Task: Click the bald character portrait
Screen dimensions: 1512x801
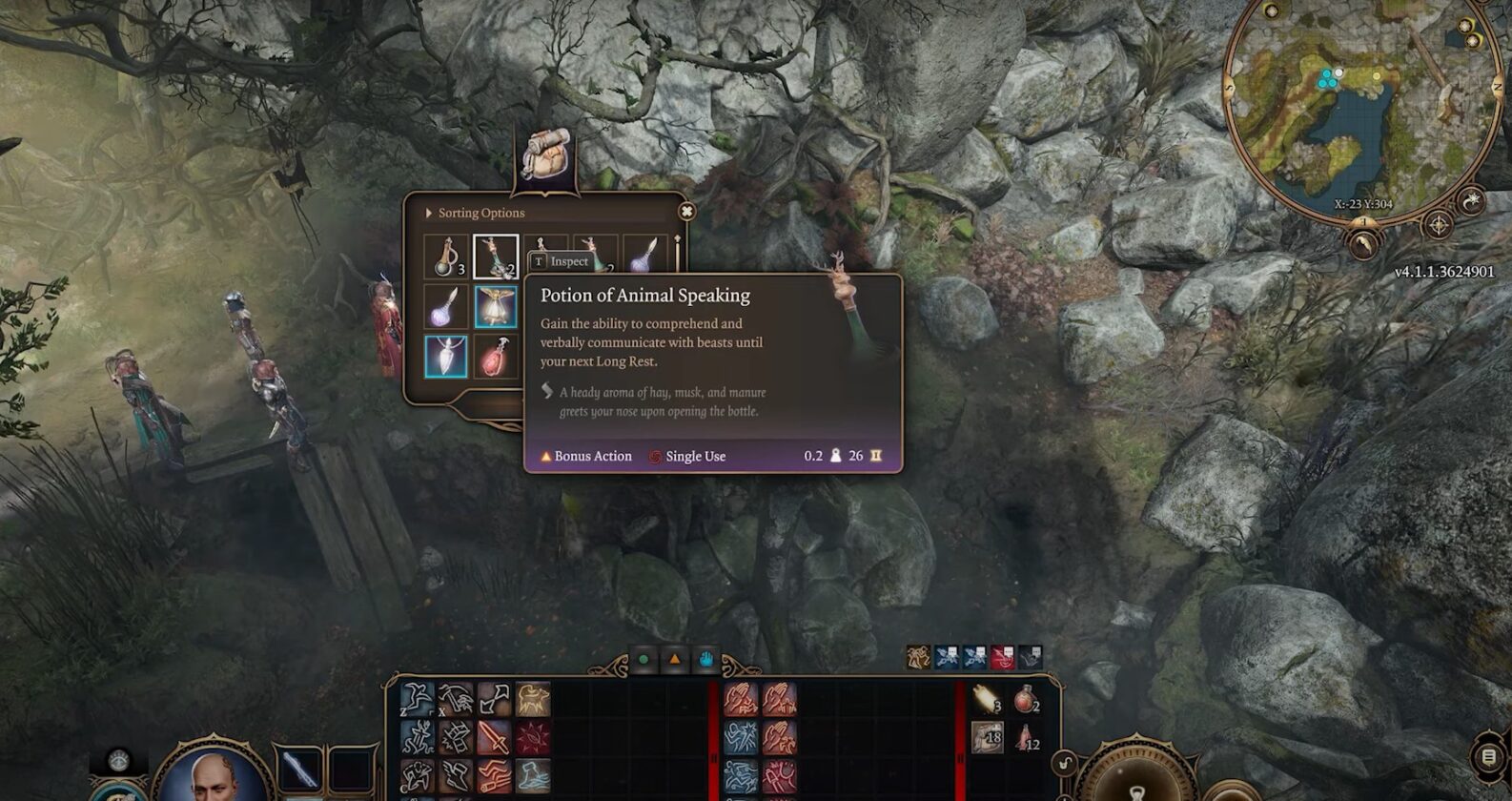Action: [214, 773]
